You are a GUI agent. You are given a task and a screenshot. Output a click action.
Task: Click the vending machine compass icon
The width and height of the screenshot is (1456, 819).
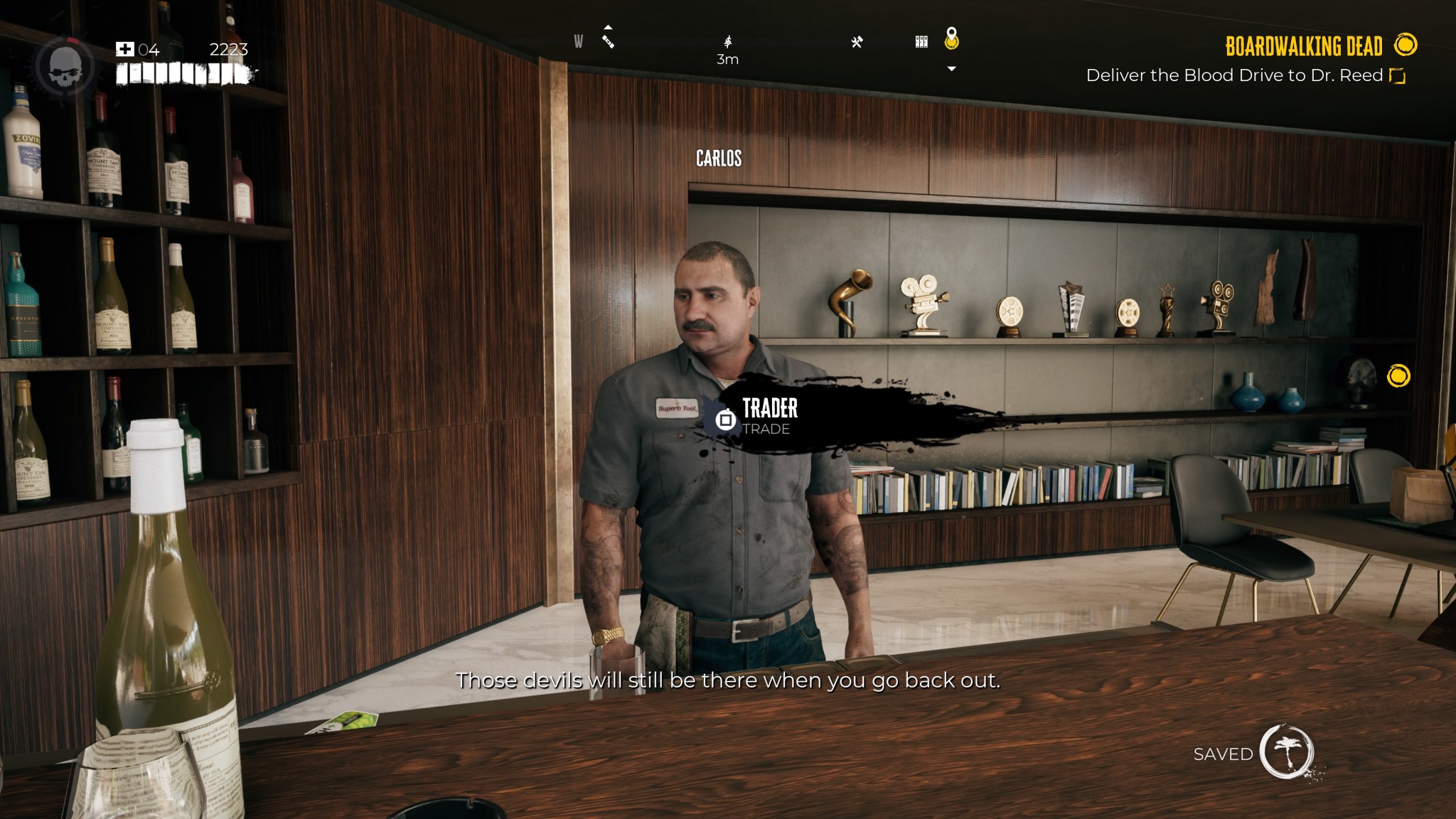921,41
